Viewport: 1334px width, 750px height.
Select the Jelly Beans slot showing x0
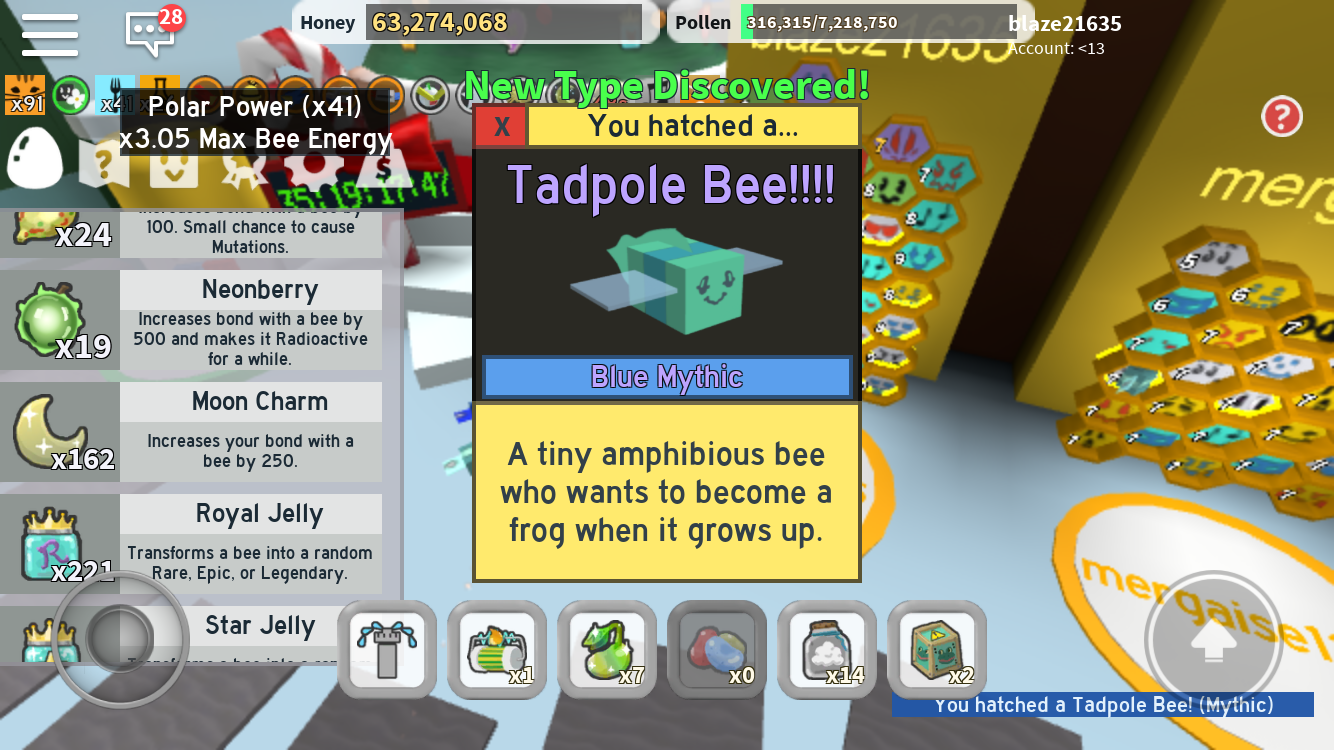pos(716,648)
